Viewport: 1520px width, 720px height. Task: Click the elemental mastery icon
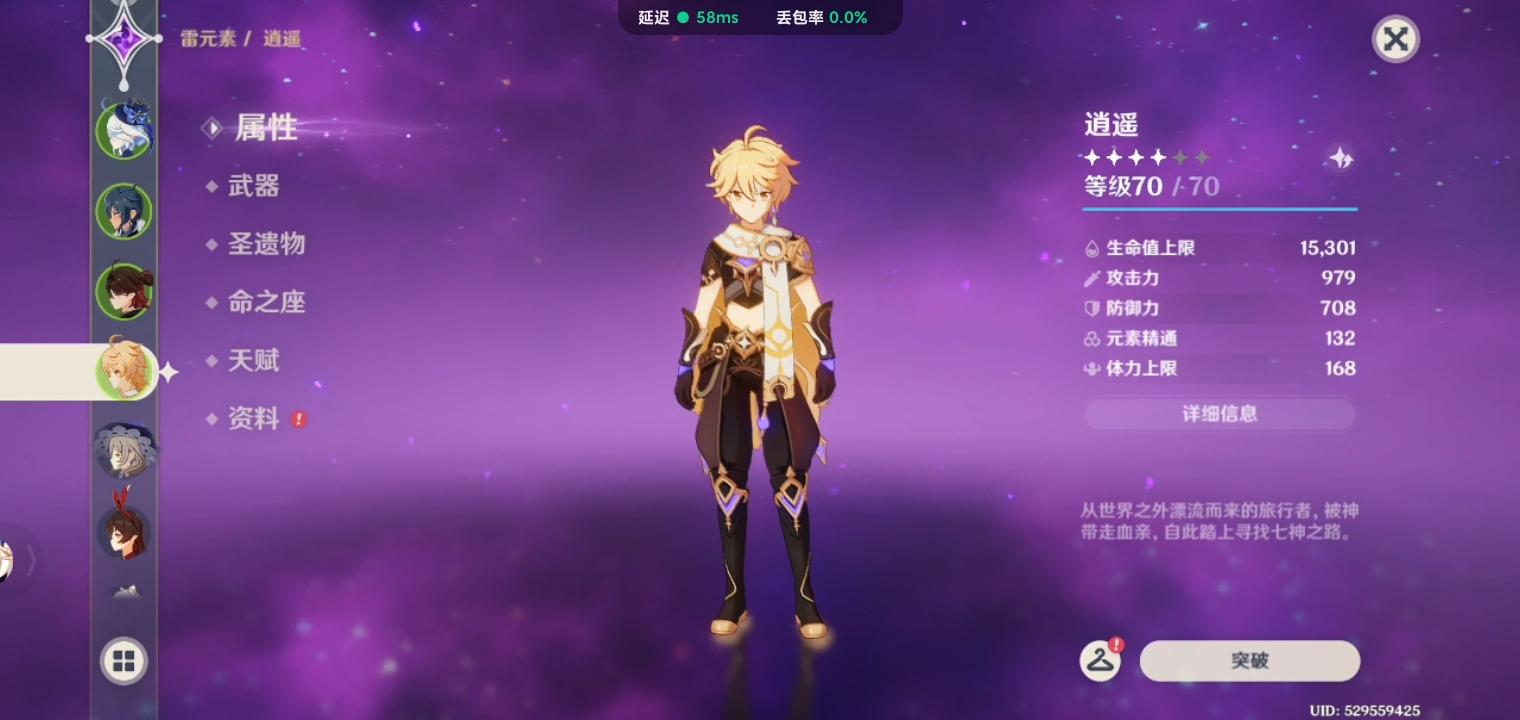(1092, 338)
